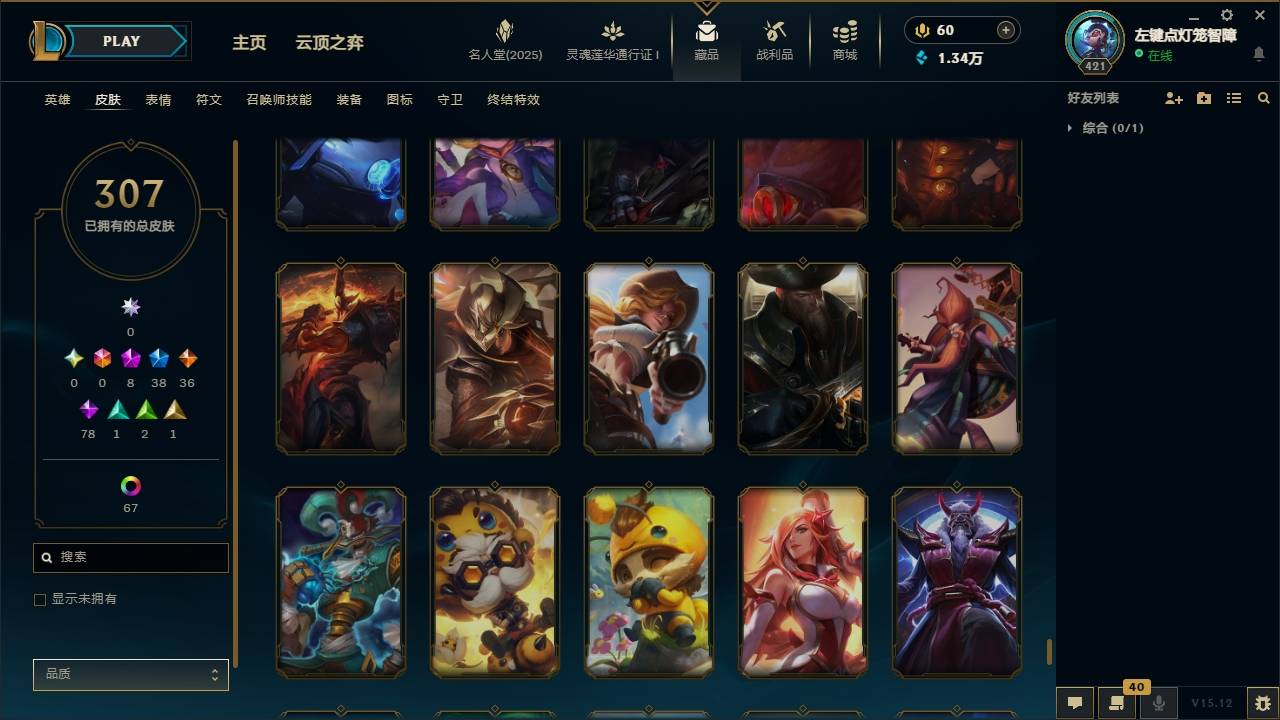Open the chat bubble icon
This screenshot has width=1280, height=720.
click(x=1074, y=701)
